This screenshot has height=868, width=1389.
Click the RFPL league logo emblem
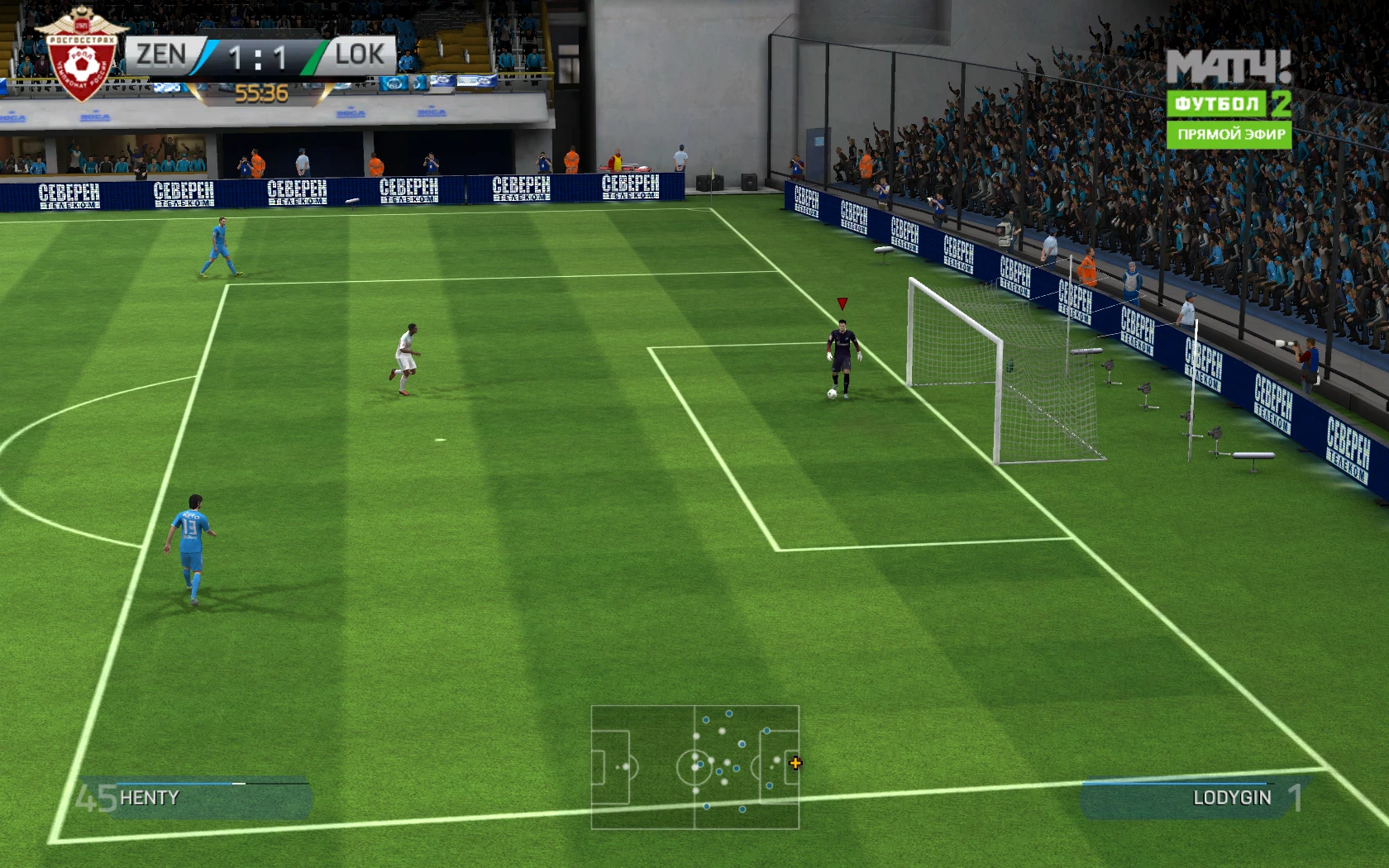[83, 54]
